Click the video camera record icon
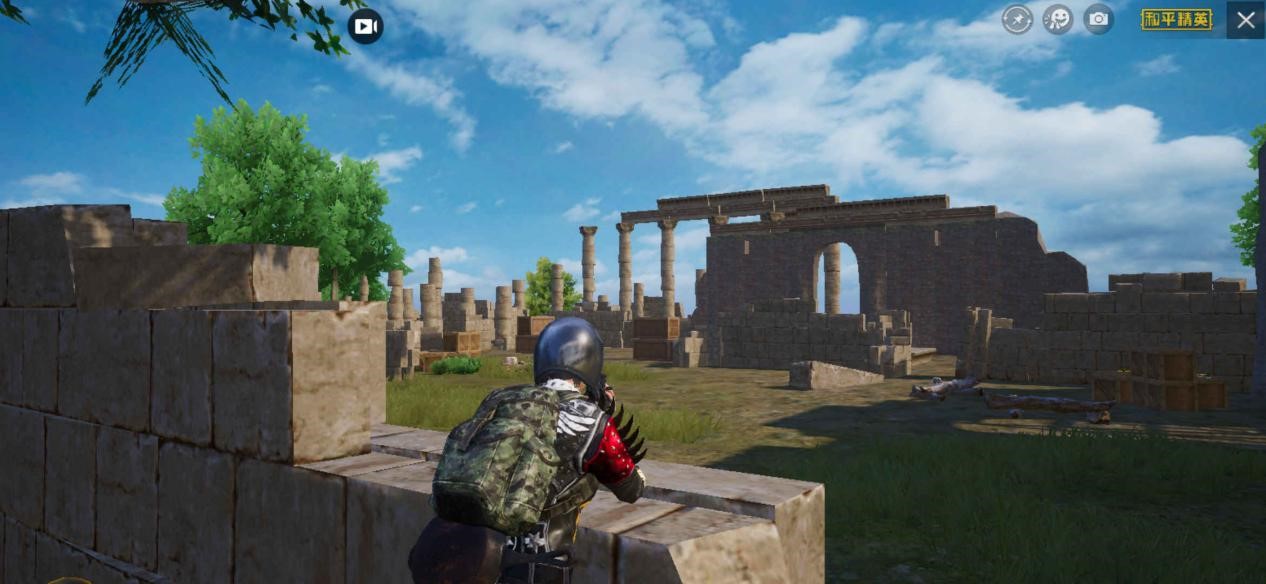The width and height of the screenshot is (1266, 584). [x=365, y=26]
